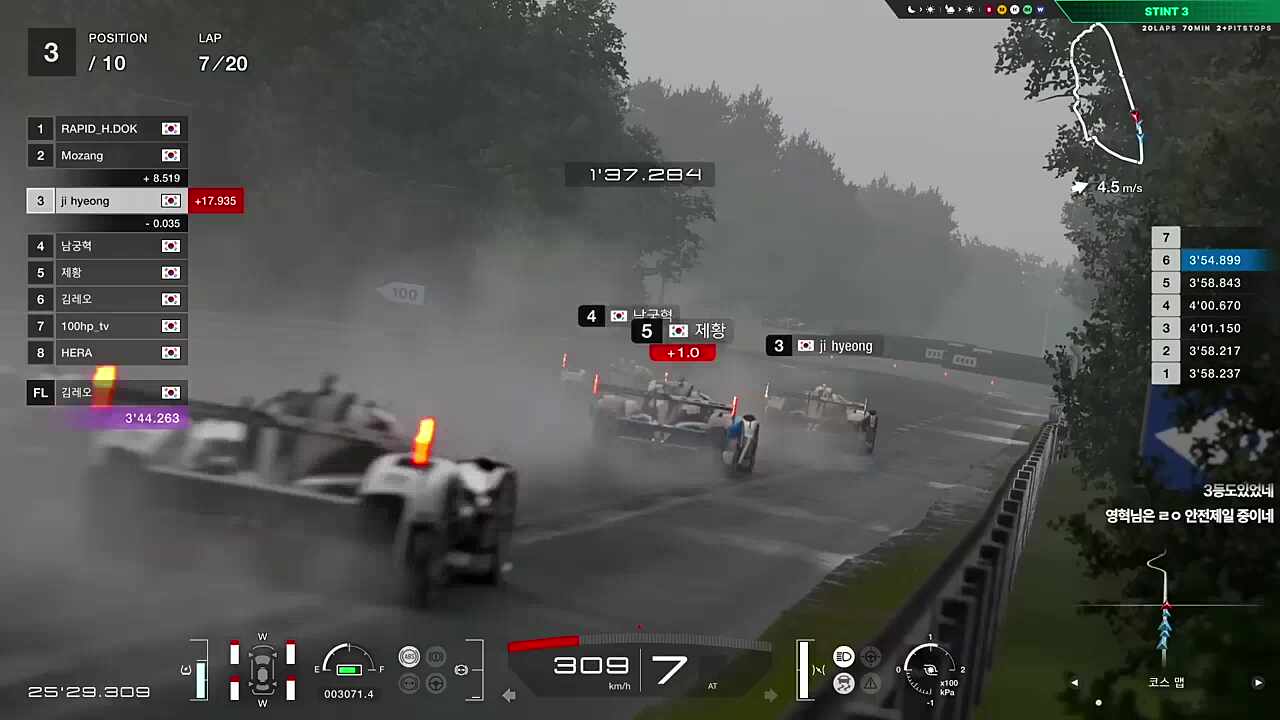The height and width of the screenshot is (720, 1280).
Task: Click the course map's left arrow
Action: pyautogui.click(x=1075, y=683)
